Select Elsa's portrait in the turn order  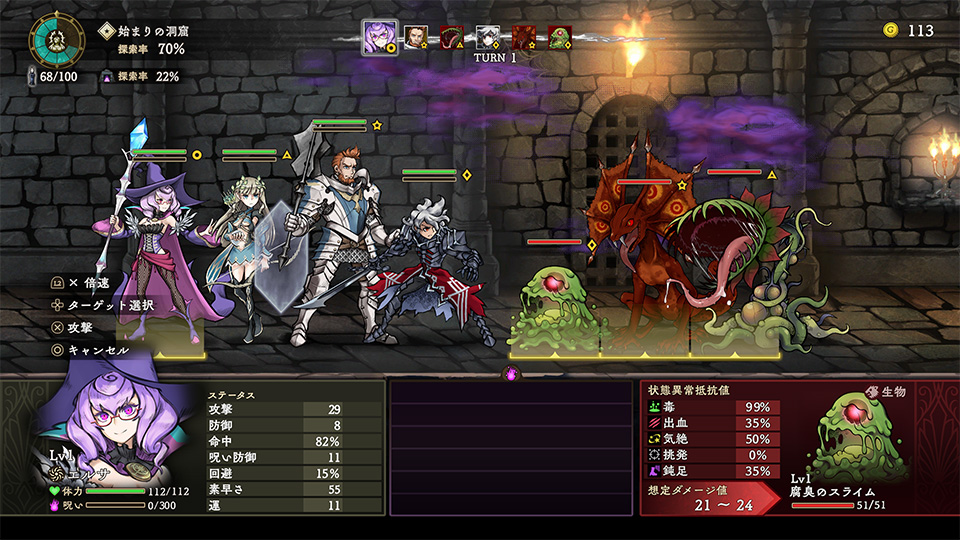click(379, 38)
